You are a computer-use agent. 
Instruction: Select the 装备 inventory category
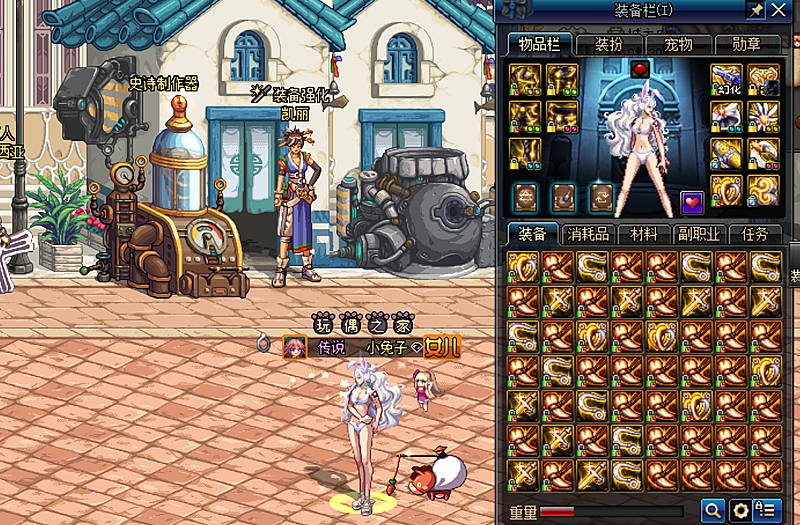532,234
